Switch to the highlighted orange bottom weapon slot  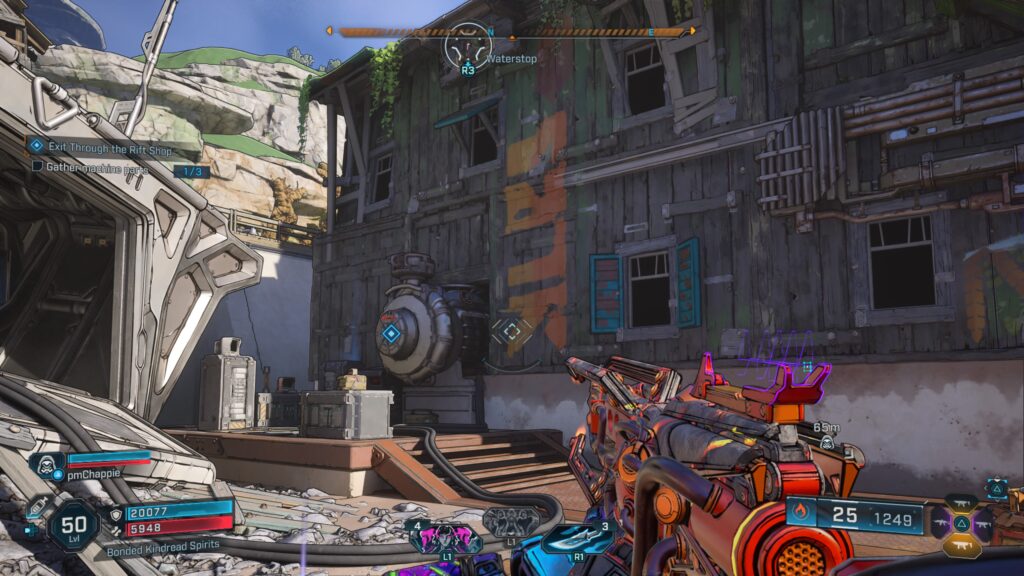point(961,545)
